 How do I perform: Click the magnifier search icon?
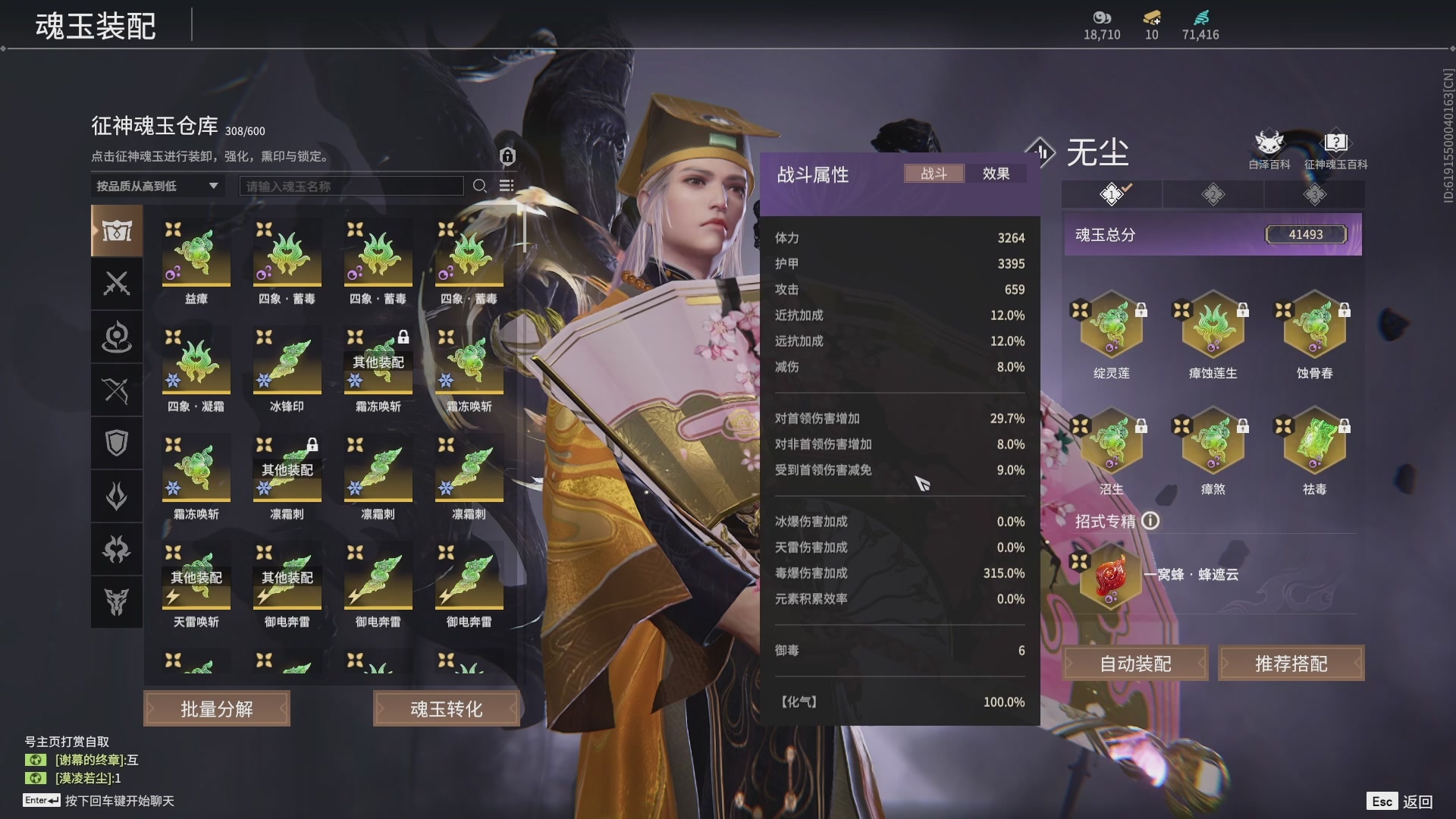480,186
